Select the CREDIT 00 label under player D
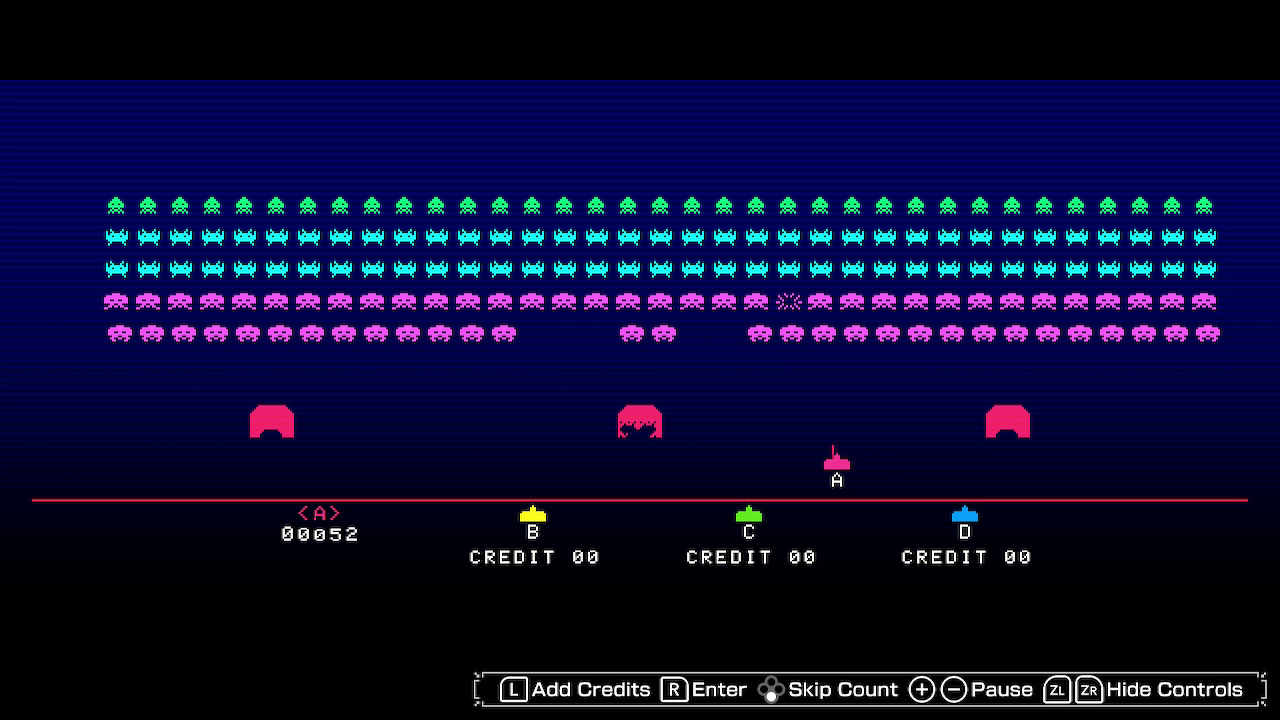 [965, 557]
